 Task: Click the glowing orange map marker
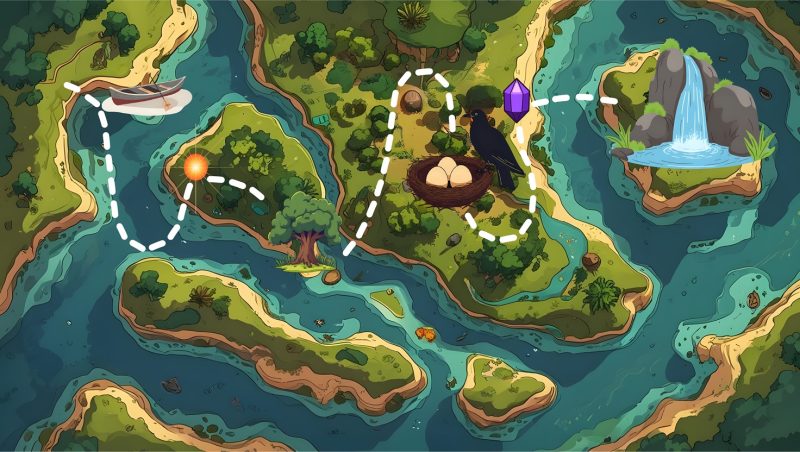point(195,166)
